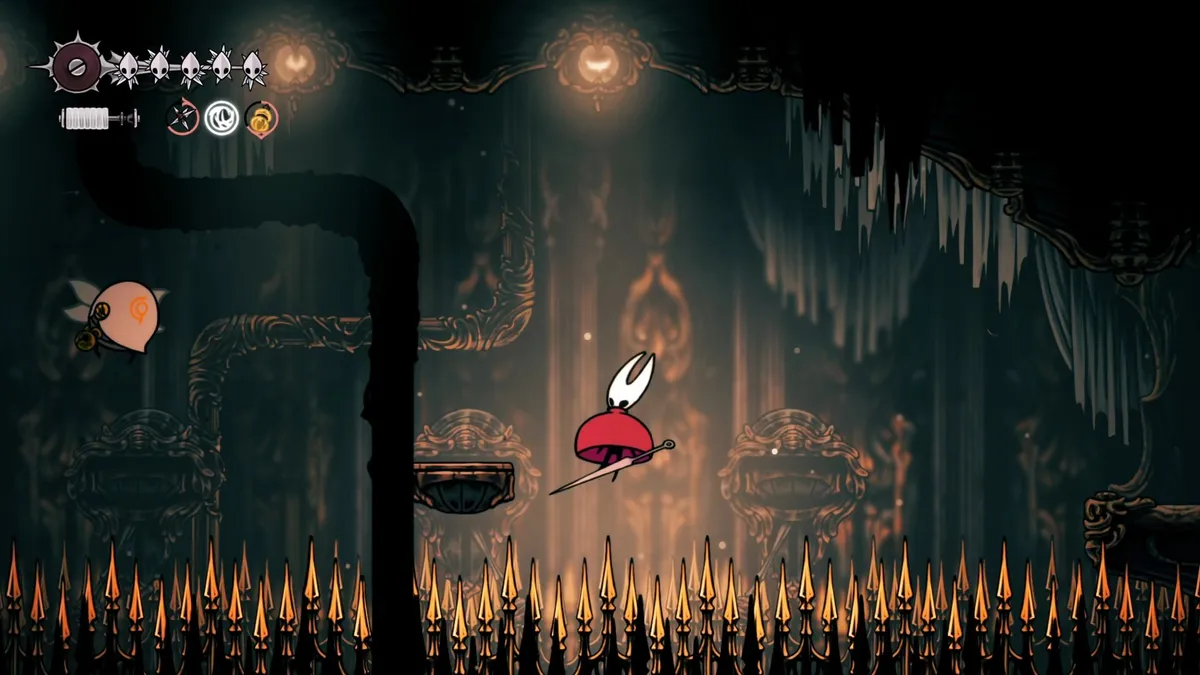Select the four-pointed throwing star tool icon

point(181,118)
